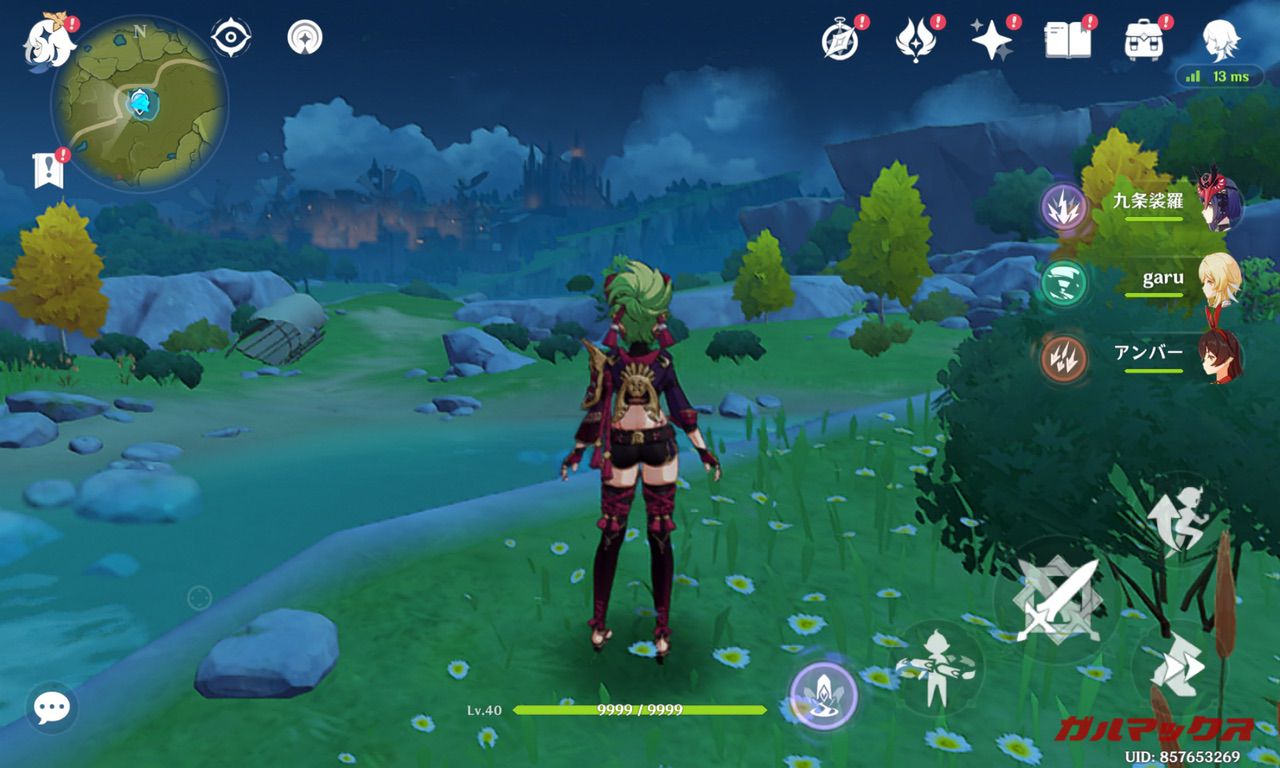Open the Wish star icon
Image resolution: width=1280 pixels, height=768 pixels.
991,40
